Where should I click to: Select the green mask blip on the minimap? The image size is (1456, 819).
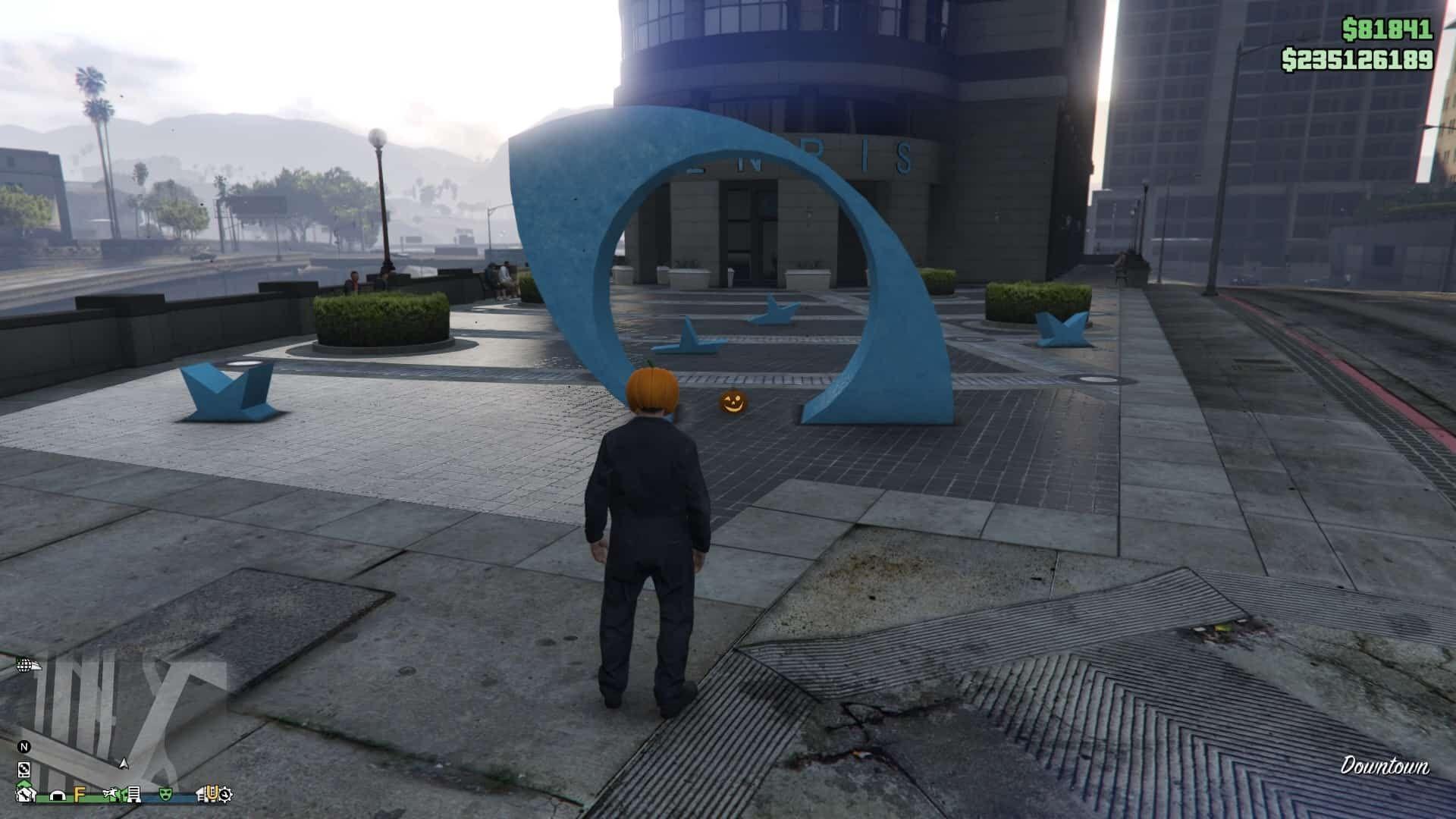click(166, 793)
